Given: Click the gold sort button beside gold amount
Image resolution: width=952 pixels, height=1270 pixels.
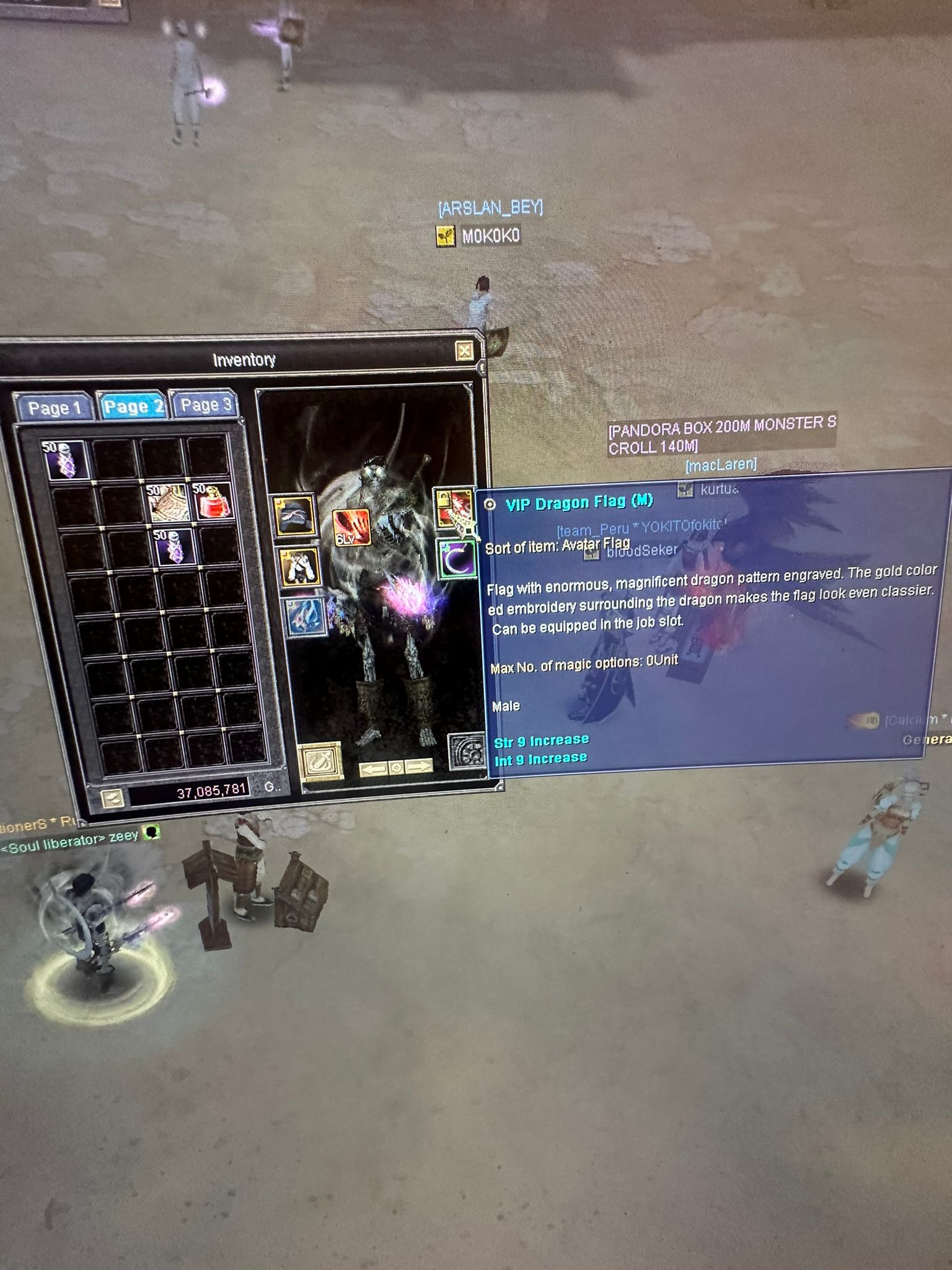Looking at the screenshot, I should tap(112, 797).
